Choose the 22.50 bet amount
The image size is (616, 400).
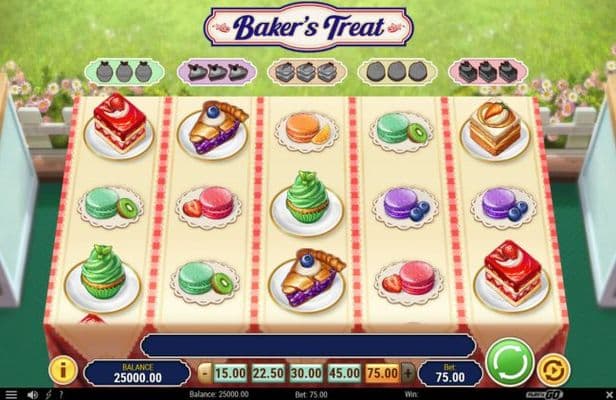pyautogui.click(x=268, y=373)
